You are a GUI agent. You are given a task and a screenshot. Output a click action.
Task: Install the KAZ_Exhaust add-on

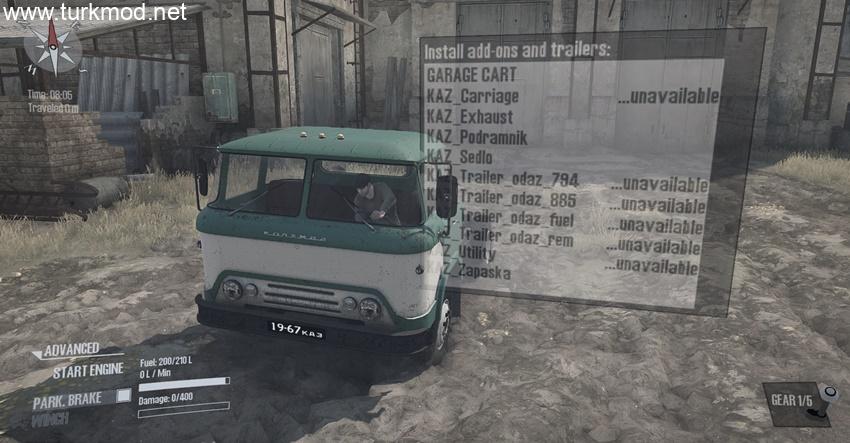470,117
